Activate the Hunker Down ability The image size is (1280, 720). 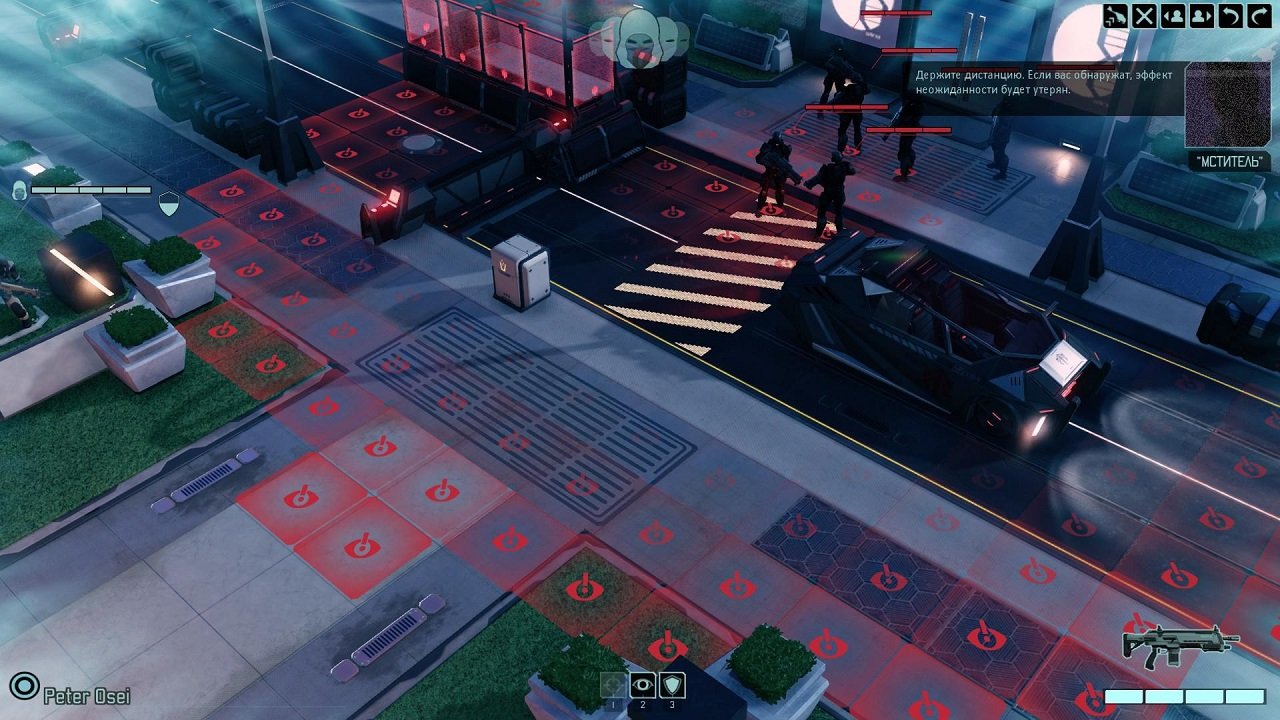coord(673,686)
